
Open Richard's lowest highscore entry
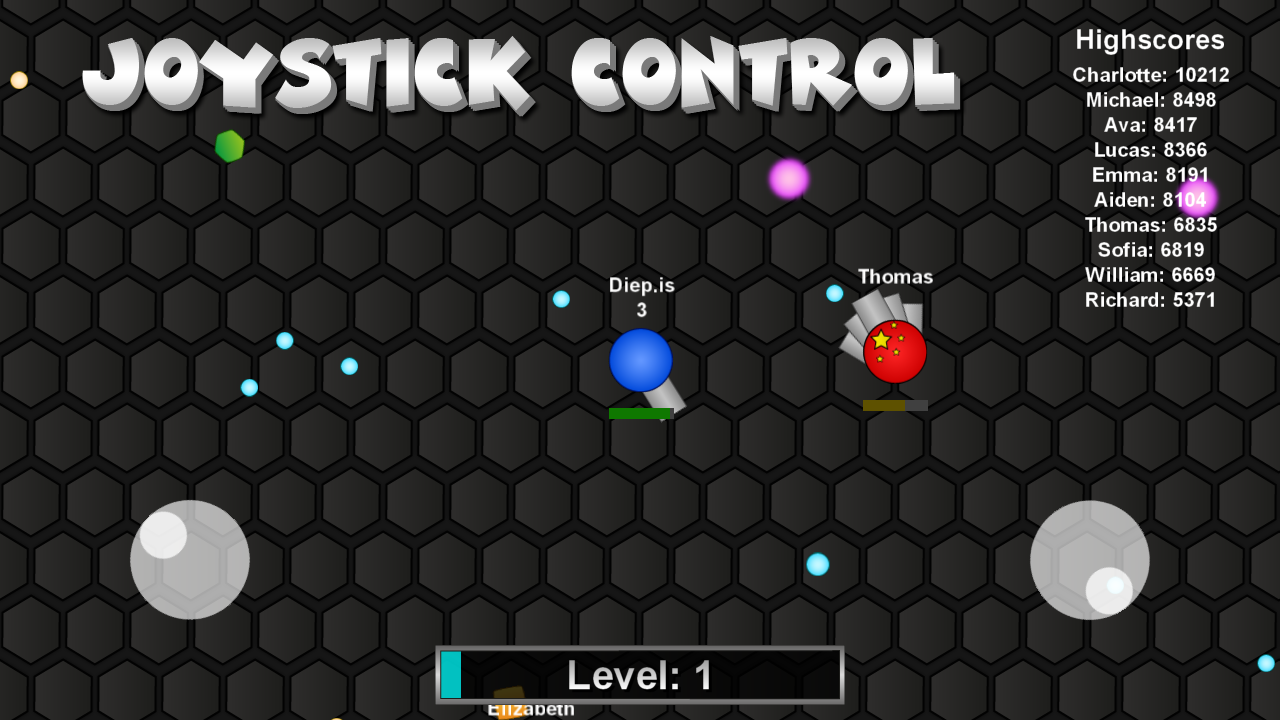coord(1150,300)
